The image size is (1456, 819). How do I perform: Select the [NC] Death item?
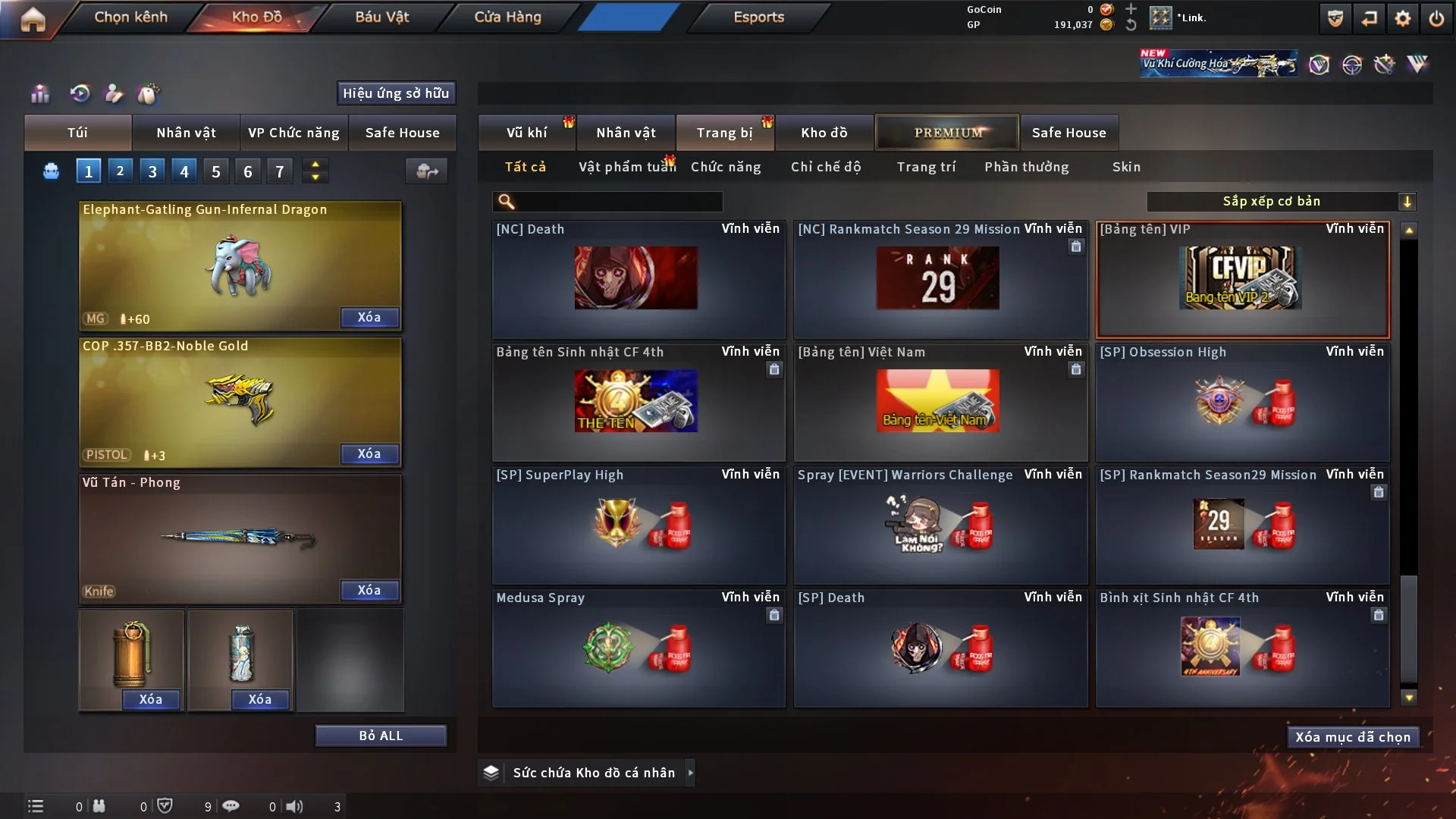[638, 279]
